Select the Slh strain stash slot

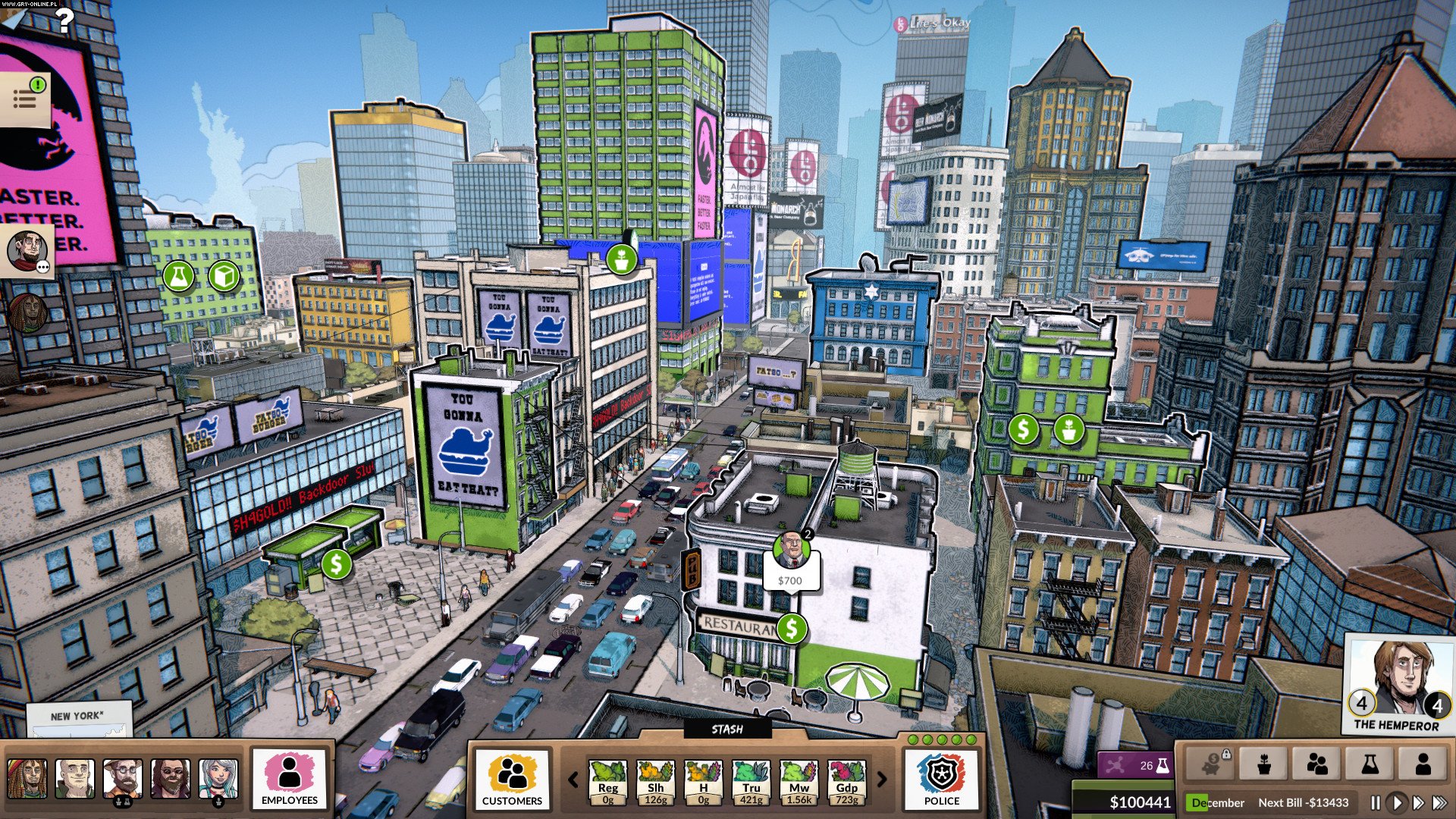coord(656,783)
